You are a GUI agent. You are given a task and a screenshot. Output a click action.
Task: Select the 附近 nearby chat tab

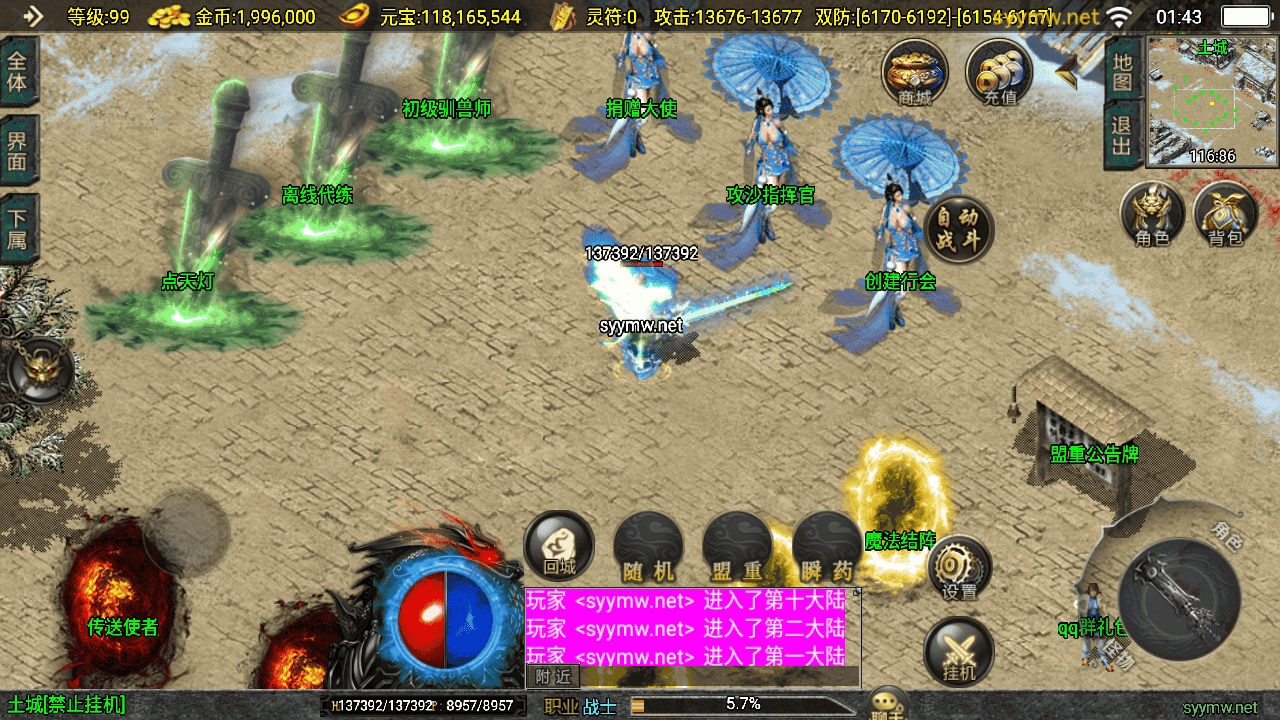coord(553,677)
